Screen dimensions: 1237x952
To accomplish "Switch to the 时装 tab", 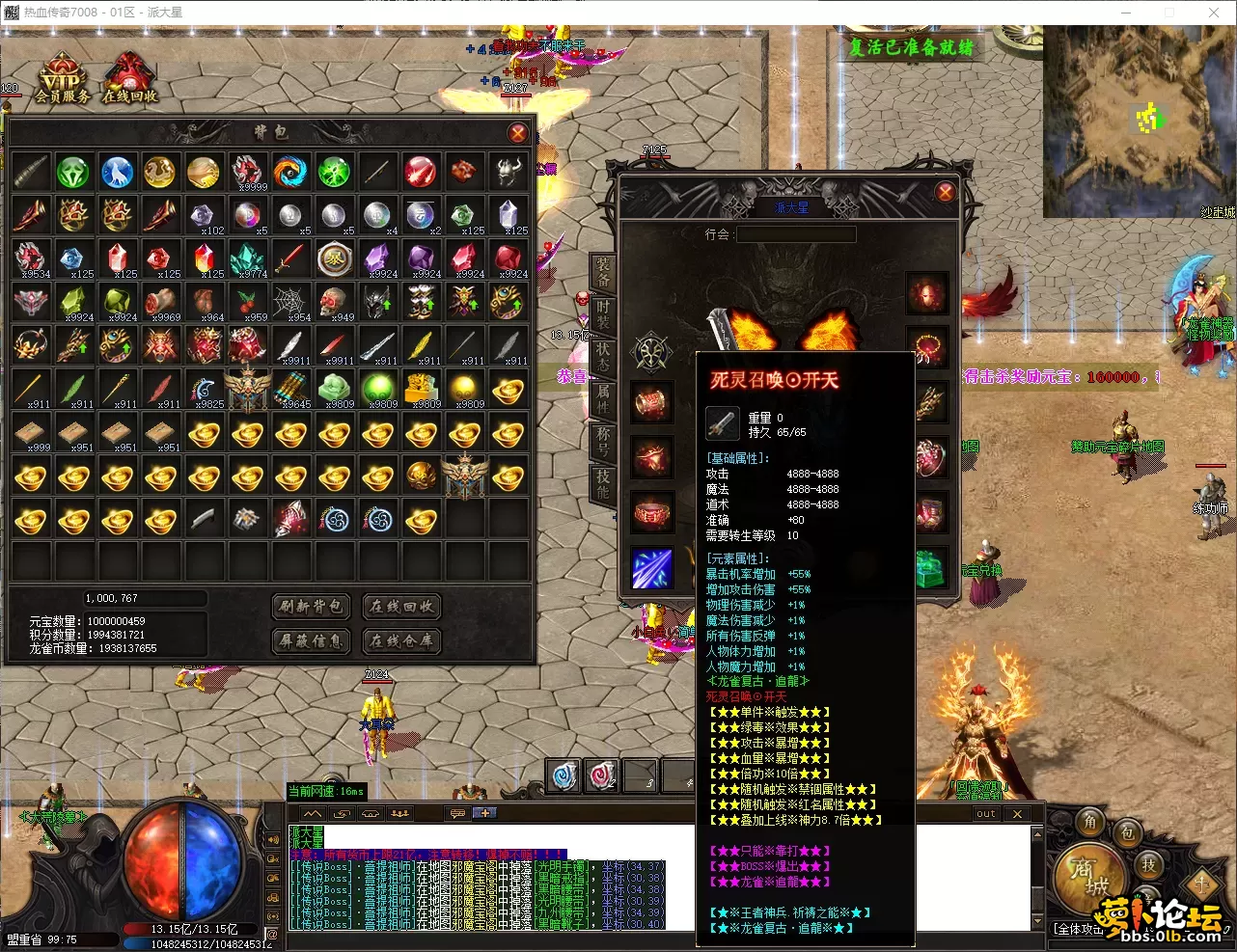I will 603,313.
